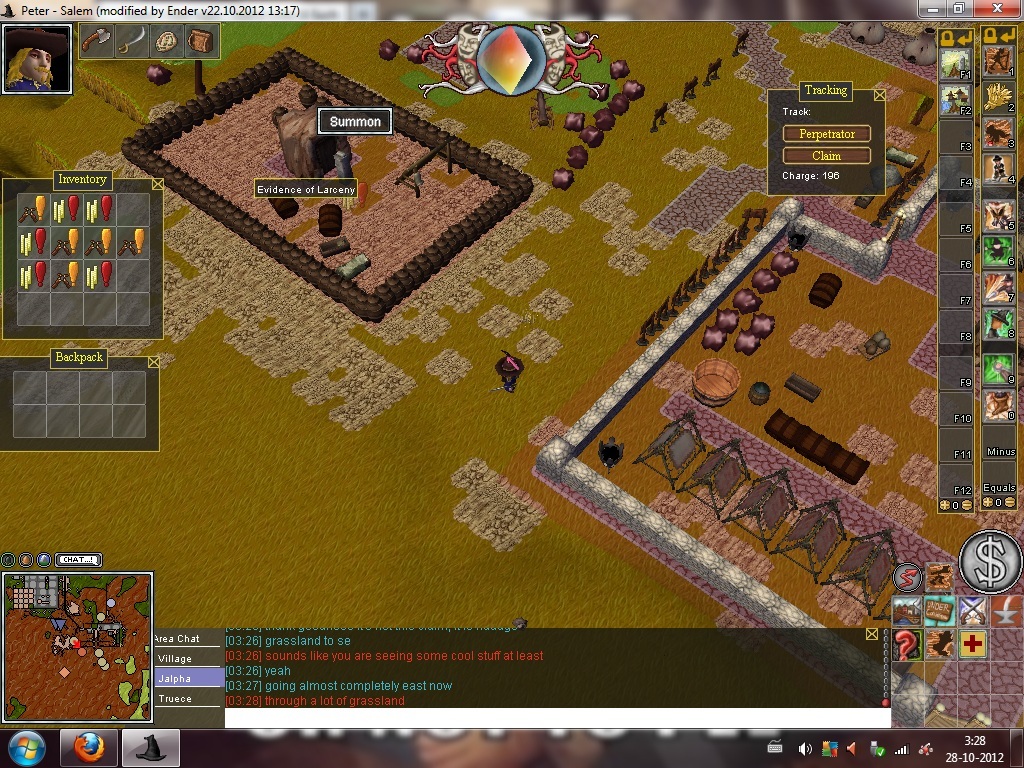Open the Truece chat channel
Screen dimensions: 1024x768
[x=175, y=699]
